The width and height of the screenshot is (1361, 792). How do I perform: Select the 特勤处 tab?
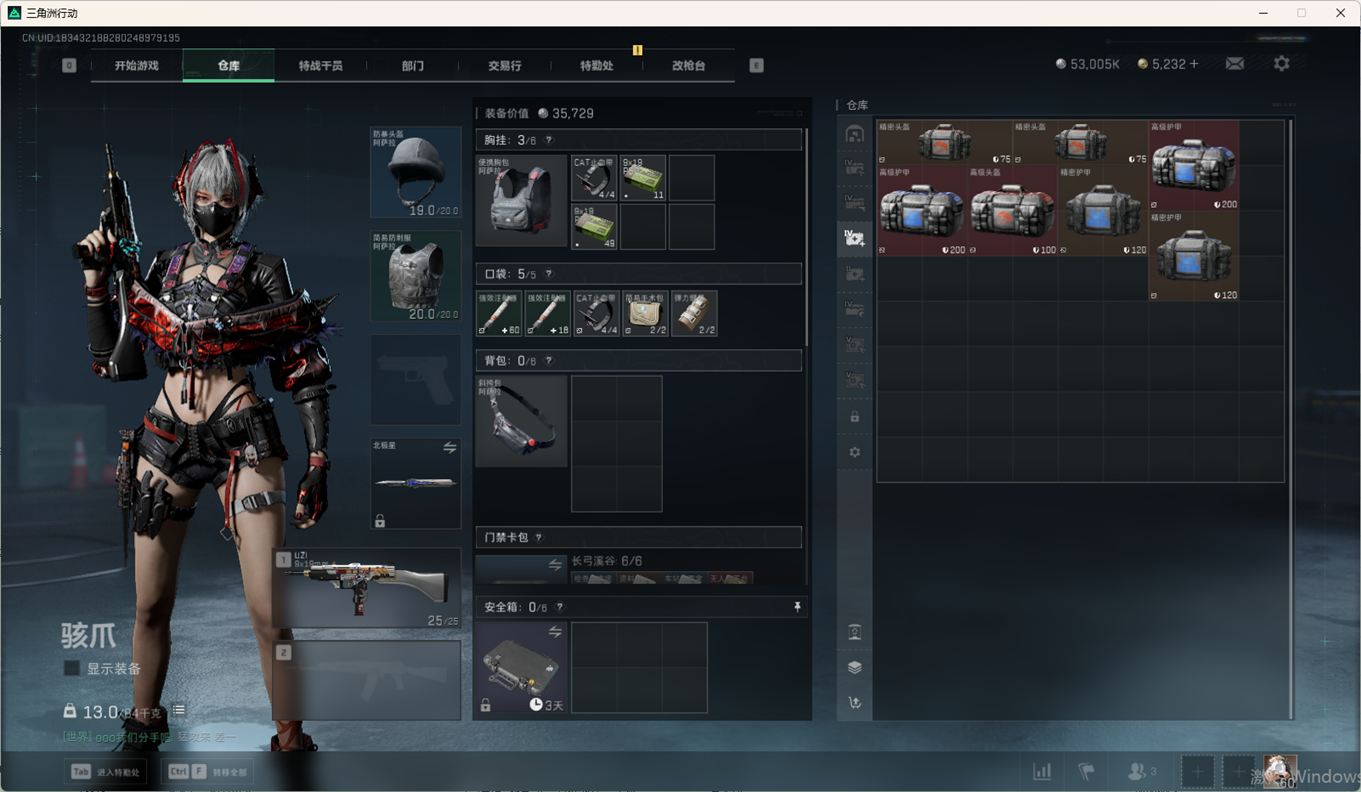596,66
